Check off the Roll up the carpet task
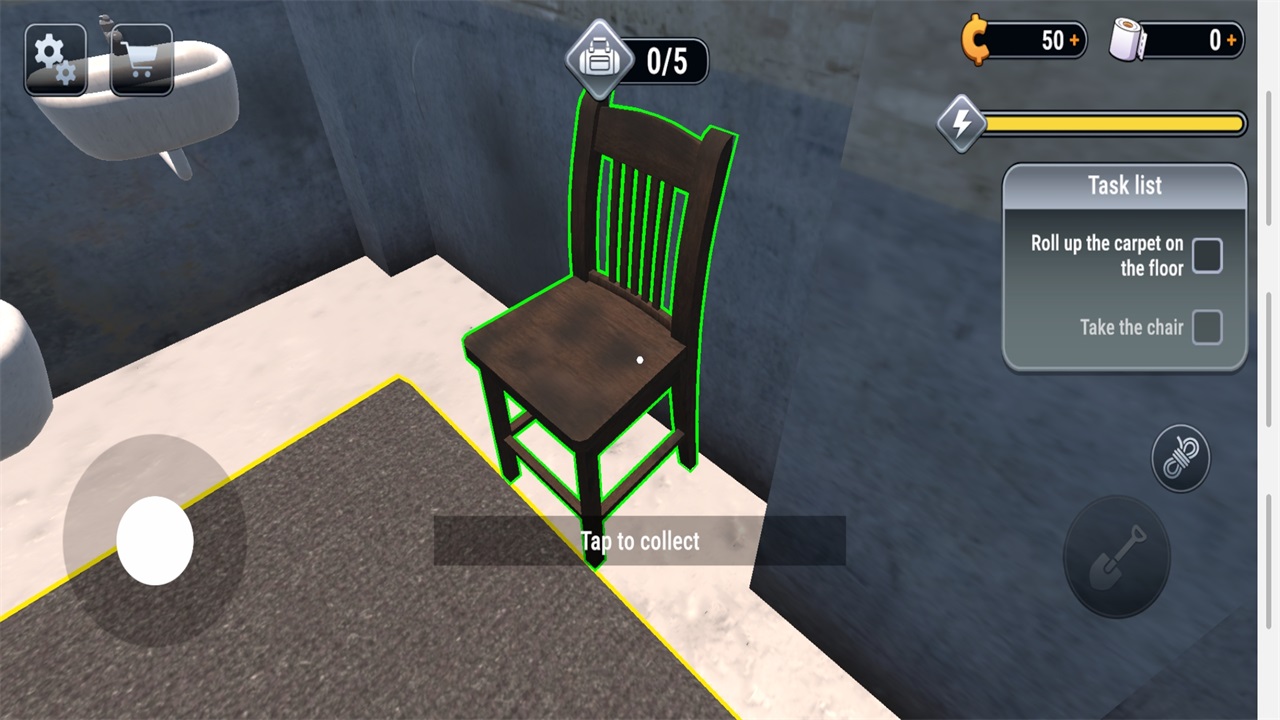 point(1207,256)
